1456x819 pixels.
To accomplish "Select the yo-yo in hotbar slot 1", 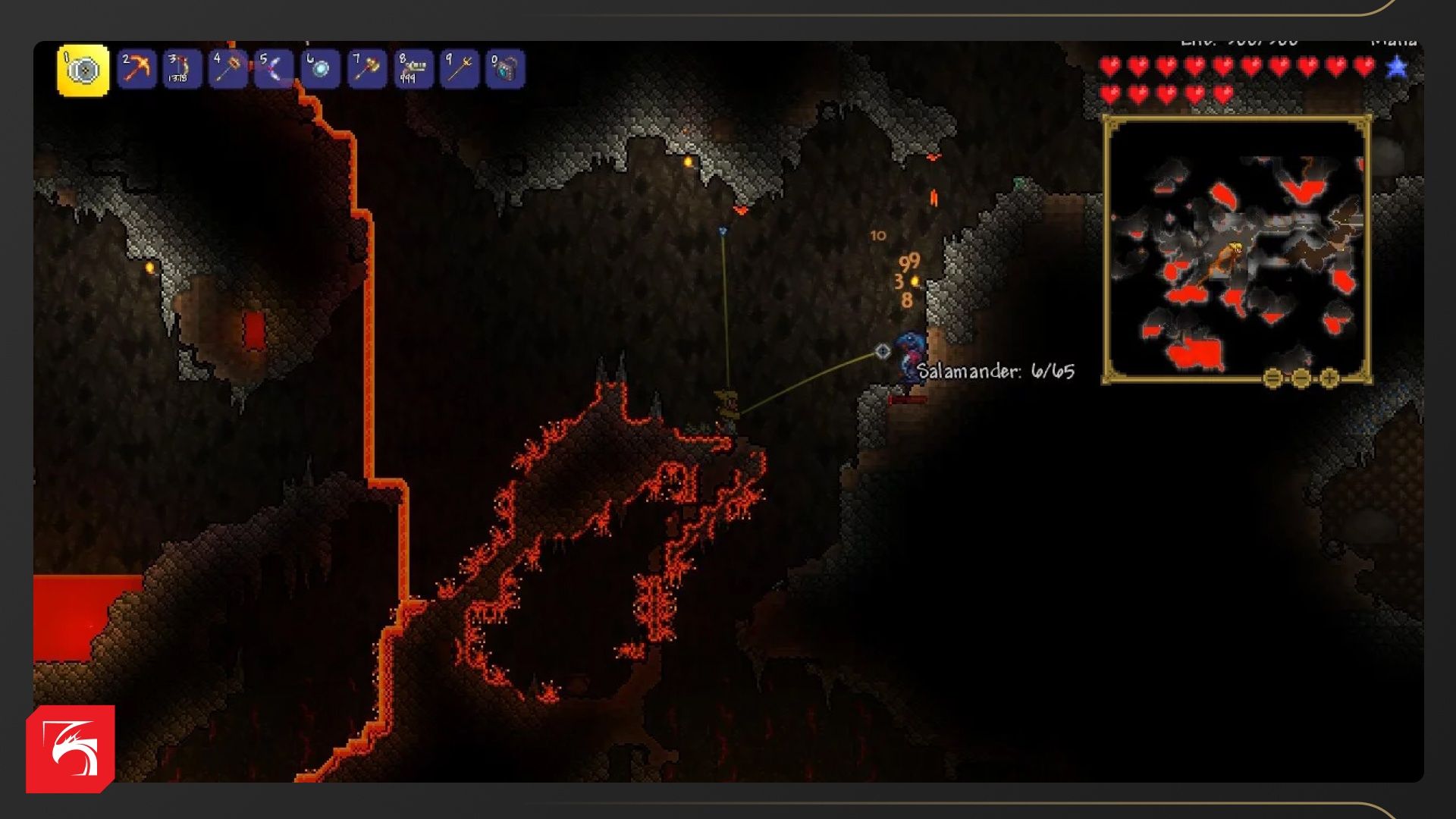I will click(x=83, y=70).
